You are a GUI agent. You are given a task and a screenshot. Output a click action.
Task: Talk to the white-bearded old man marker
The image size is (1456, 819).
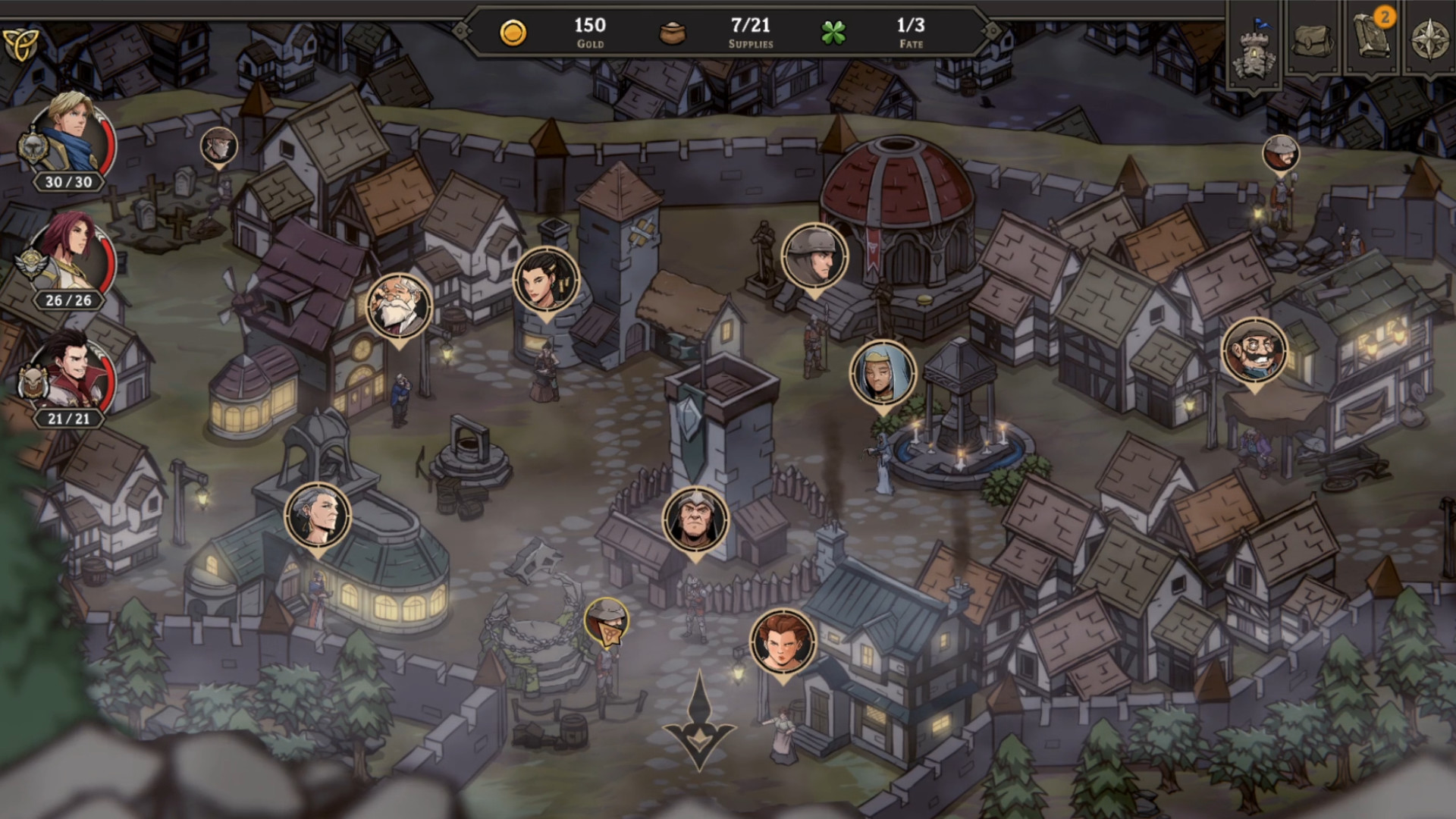pos(398,306)
